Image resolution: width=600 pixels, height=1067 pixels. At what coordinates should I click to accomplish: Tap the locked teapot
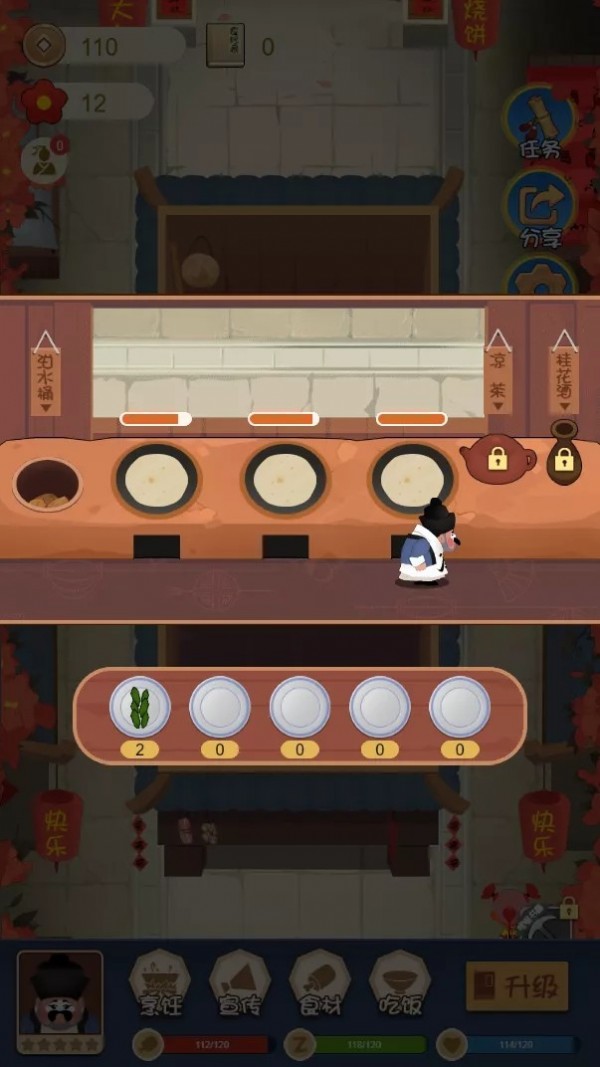coord(497,460)
